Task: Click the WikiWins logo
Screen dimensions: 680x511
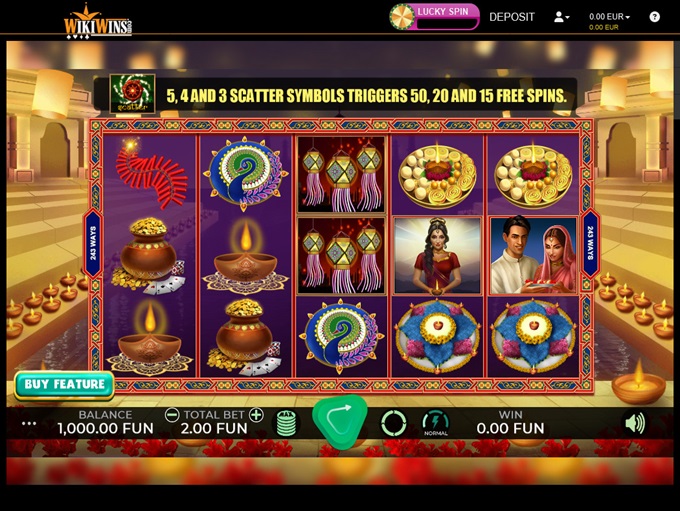Action: coord(98,23)
